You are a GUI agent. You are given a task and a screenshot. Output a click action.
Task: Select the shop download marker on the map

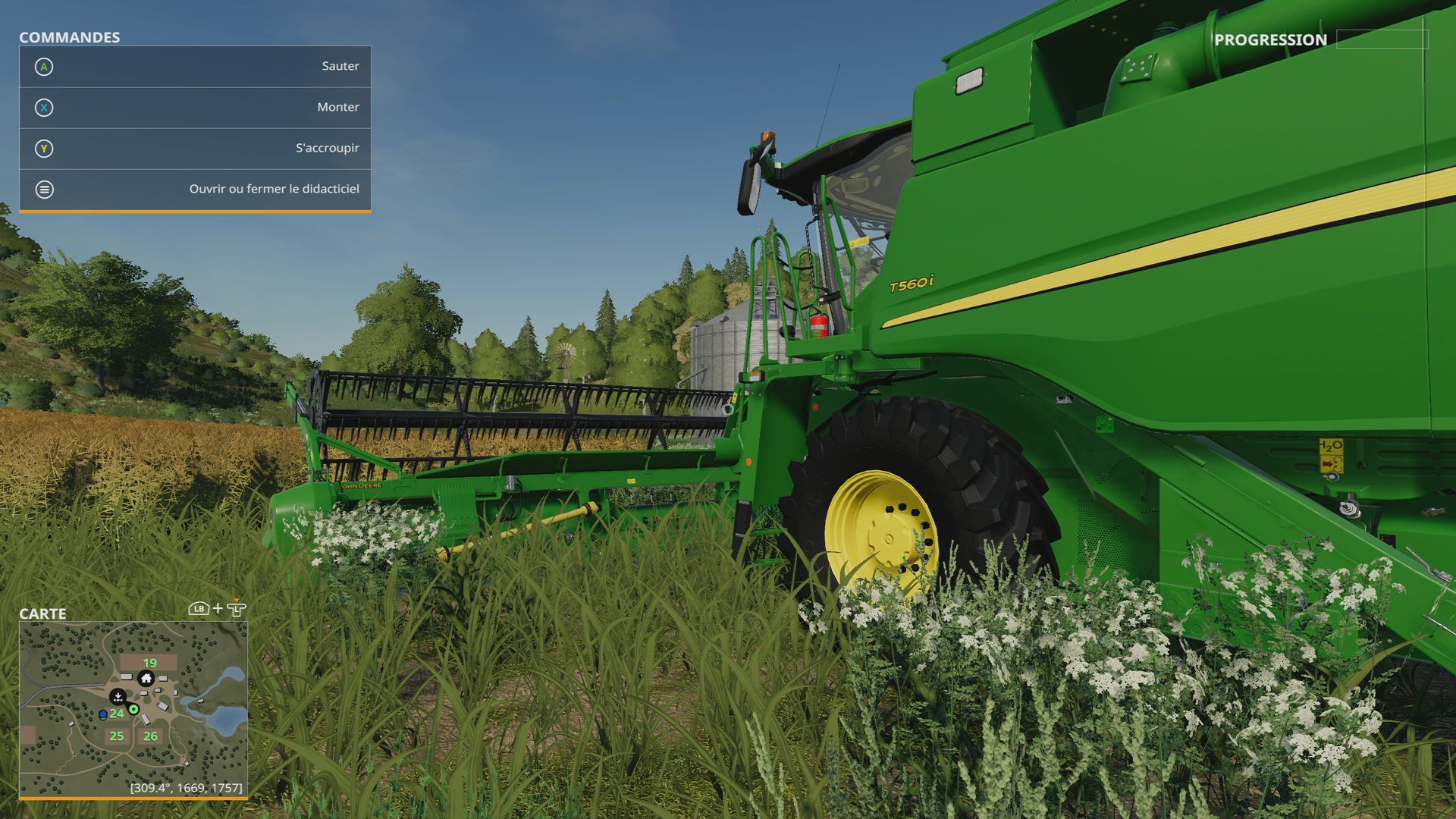point(118,698)
